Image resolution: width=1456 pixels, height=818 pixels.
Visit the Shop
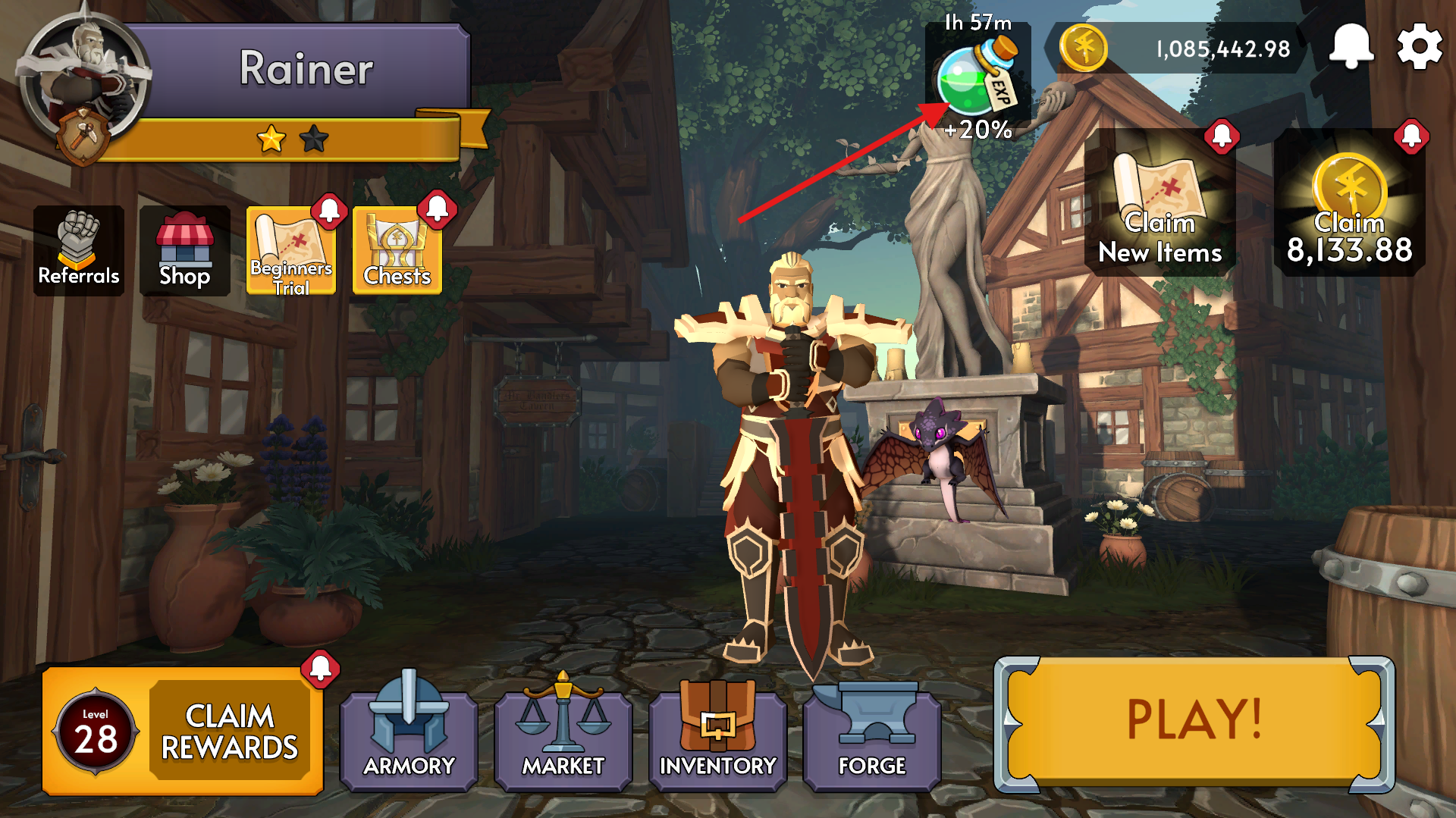tap(184, 250)
